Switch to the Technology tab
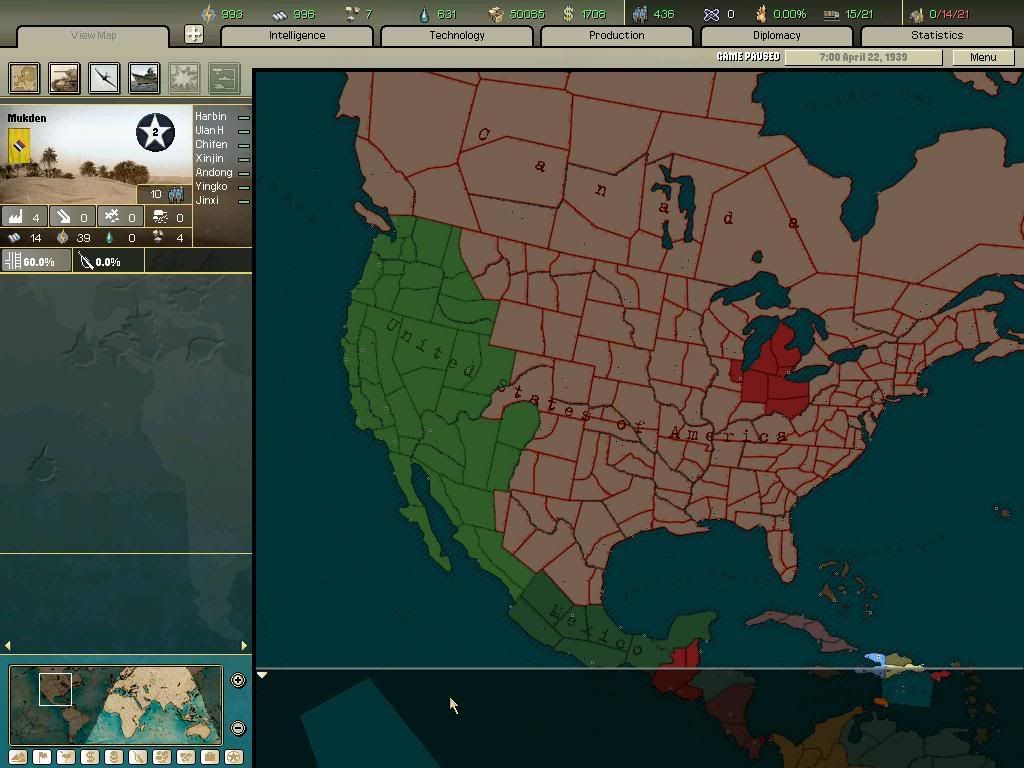 (x=457, y=36)
